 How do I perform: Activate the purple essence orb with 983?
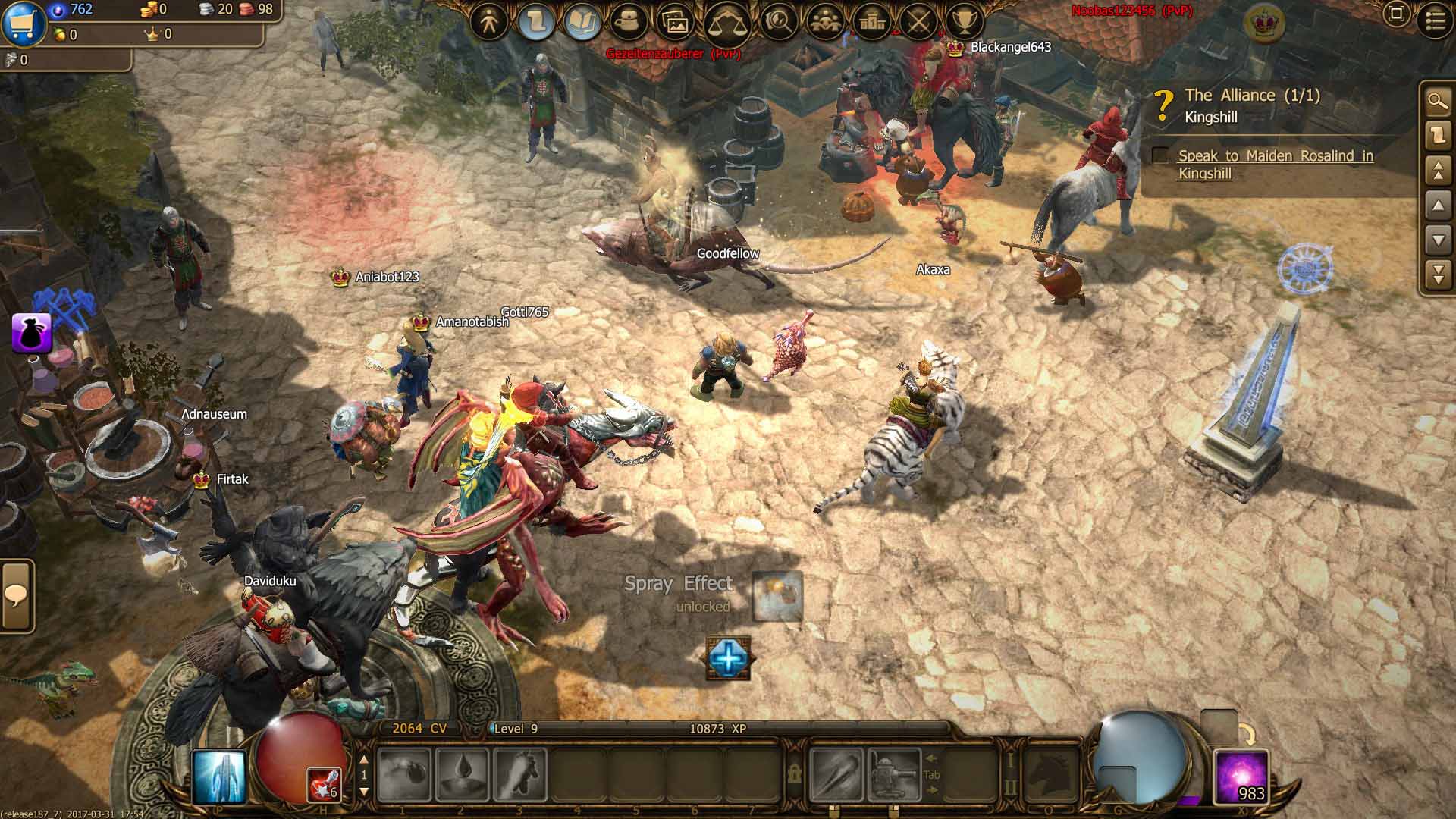click(1241, 777)
